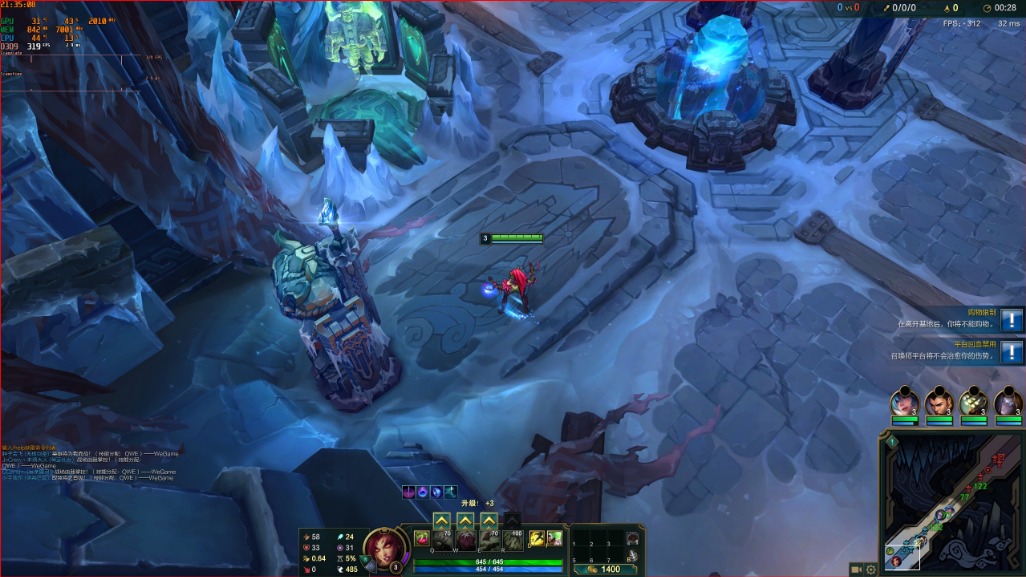Activate the F summoner spell icon
The height and width of the screenshot is (577, 1026).
click(x=554, y=539)
